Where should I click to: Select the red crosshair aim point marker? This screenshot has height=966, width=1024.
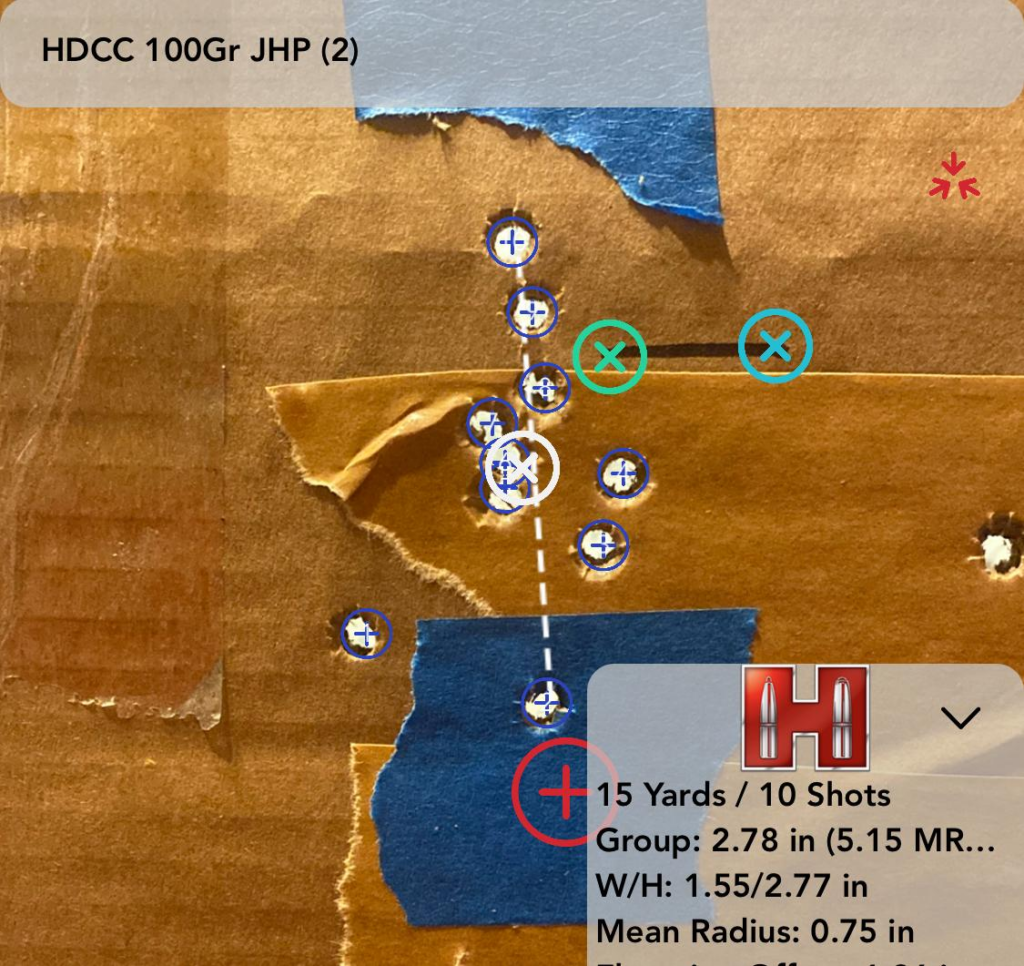pyautogui.click(x=564, y=792)
